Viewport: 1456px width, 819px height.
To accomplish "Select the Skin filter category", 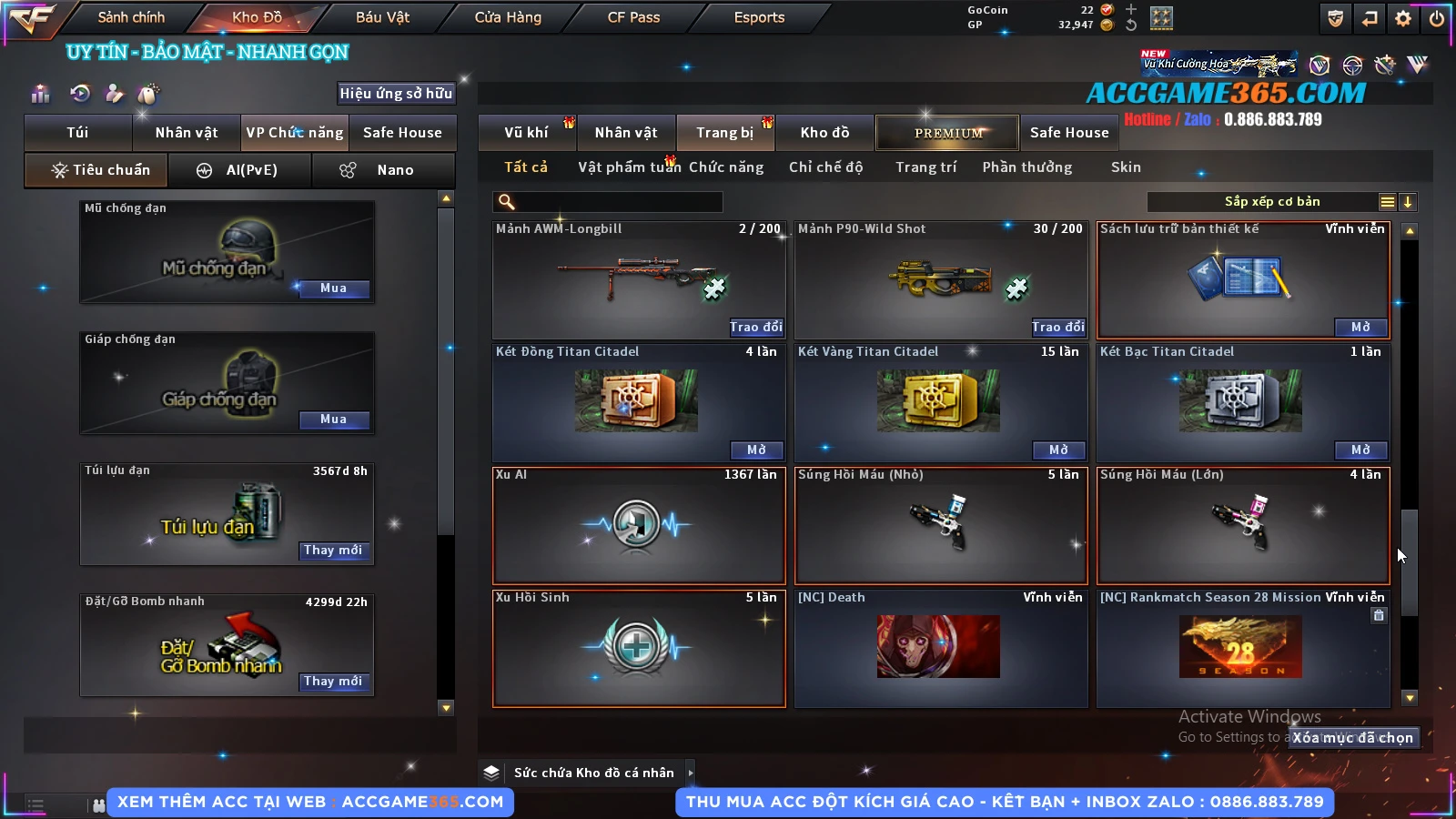I will (1126, 167).
